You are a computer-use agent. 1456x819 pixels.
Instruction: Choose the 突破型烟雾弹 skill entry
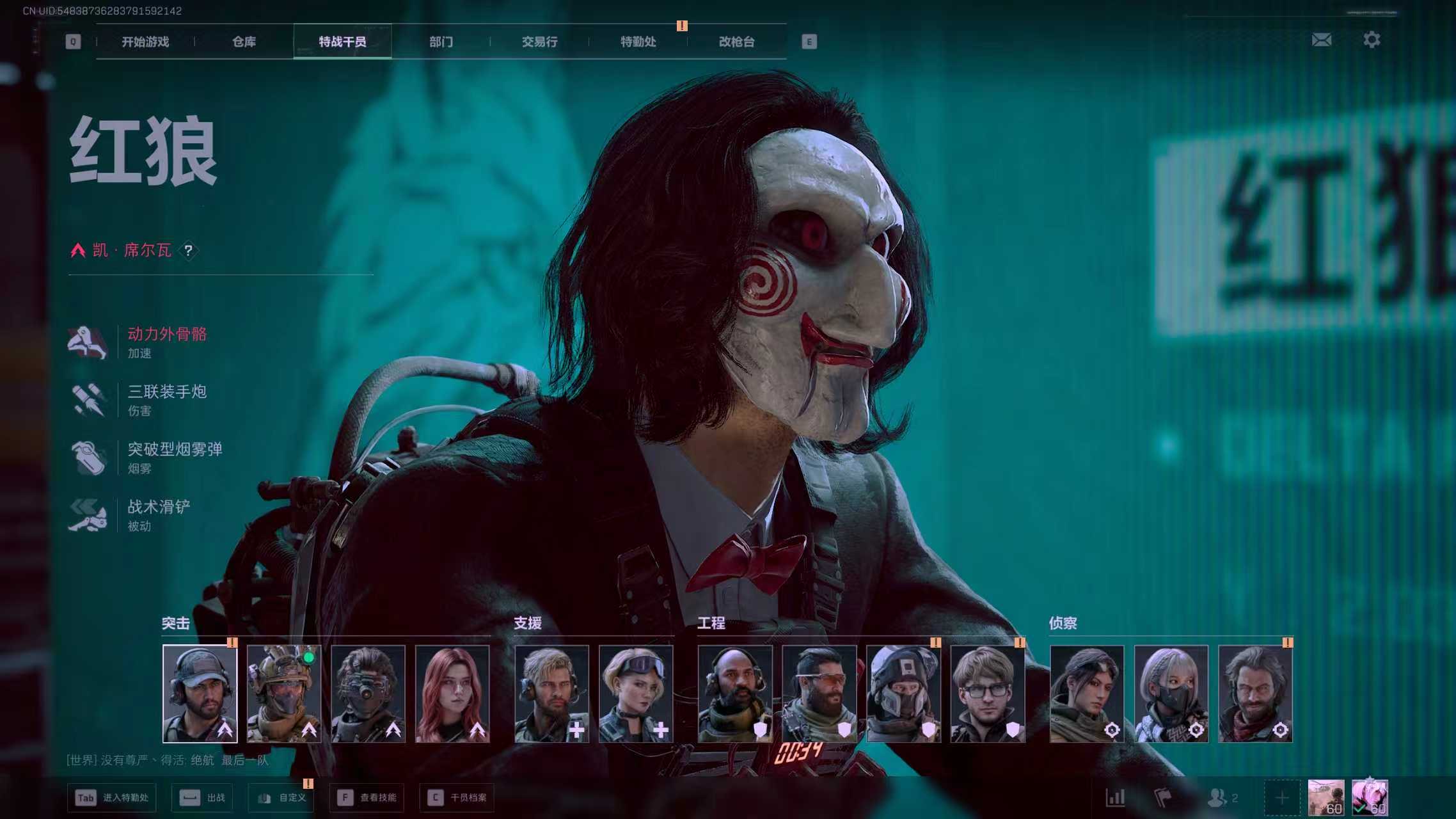tap(174, 457)
